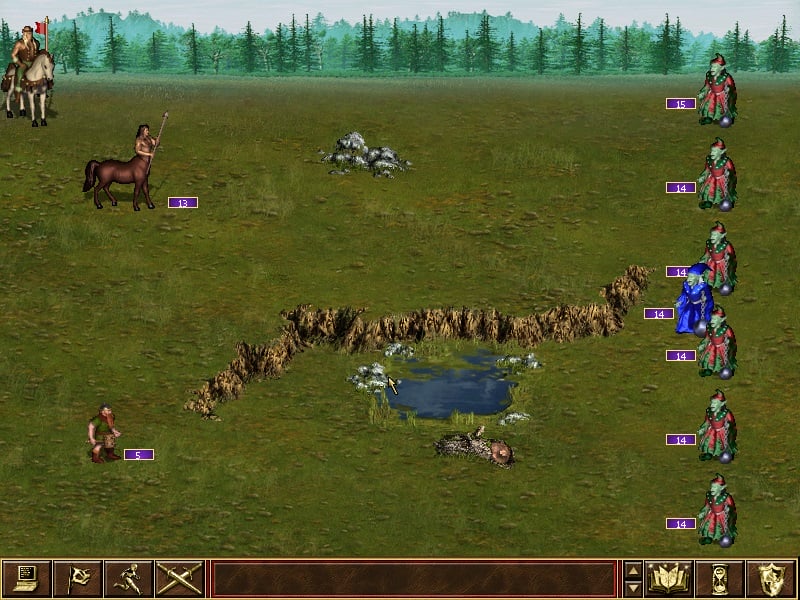Open the combat system options
Screen dimensions: 800x600
[x=26, y=578]
